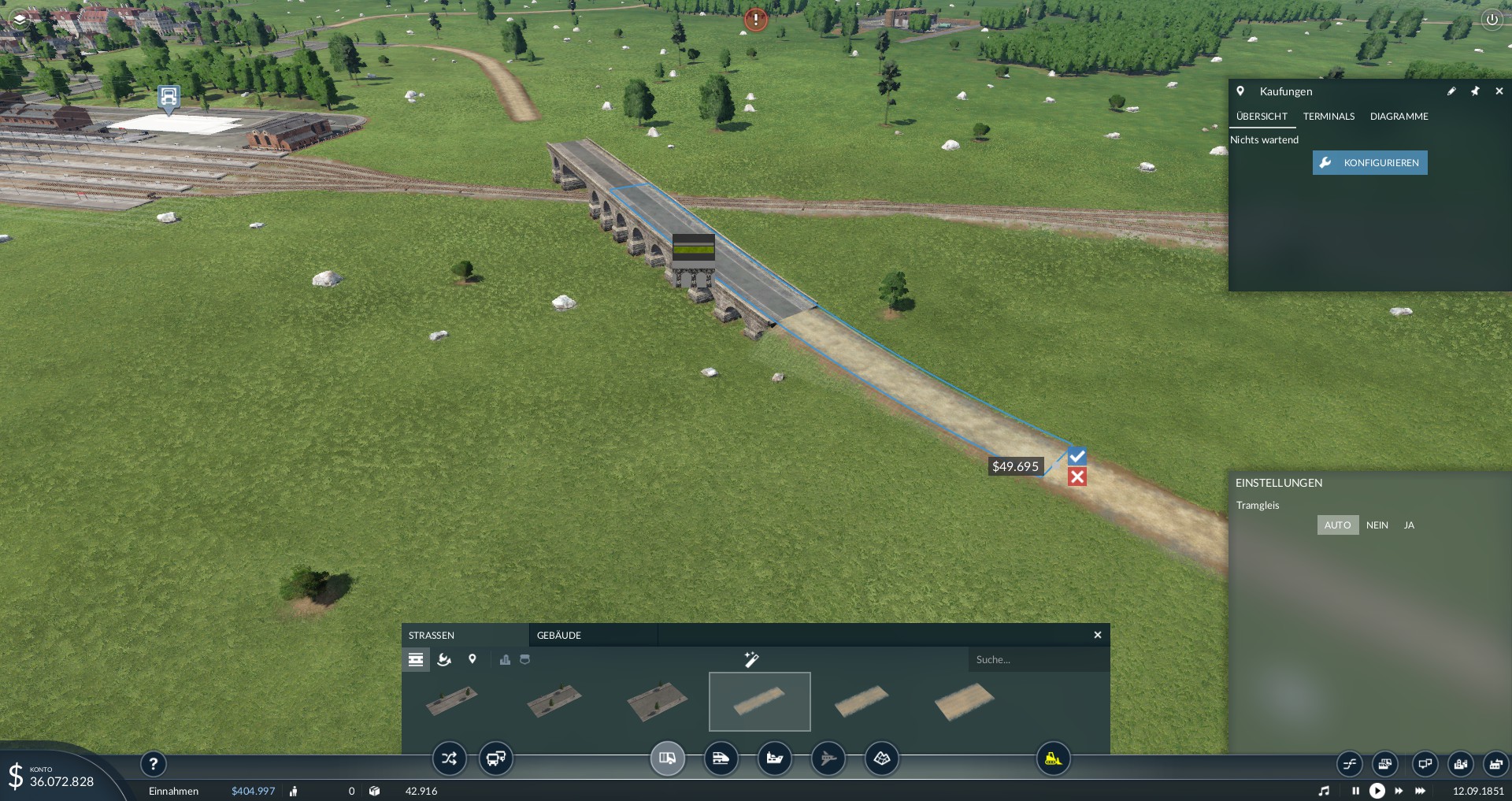Open the DIAGRAMME tab
This screenshot has width=1512, height=801.
coord(1399,117)
